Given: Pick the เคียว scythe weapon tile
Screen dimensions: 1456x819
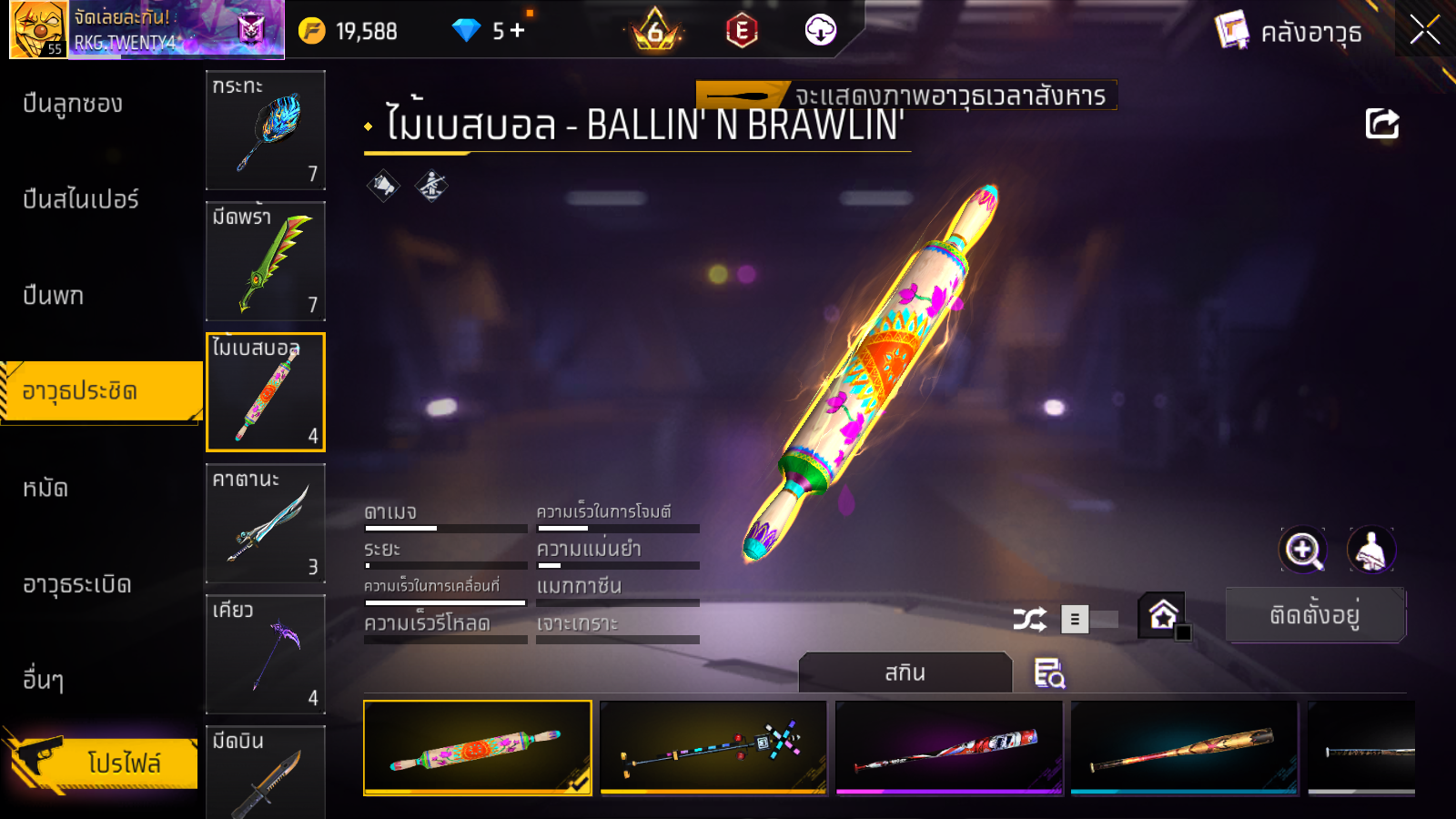Looking at the screenshot, I should coord(265,654).
